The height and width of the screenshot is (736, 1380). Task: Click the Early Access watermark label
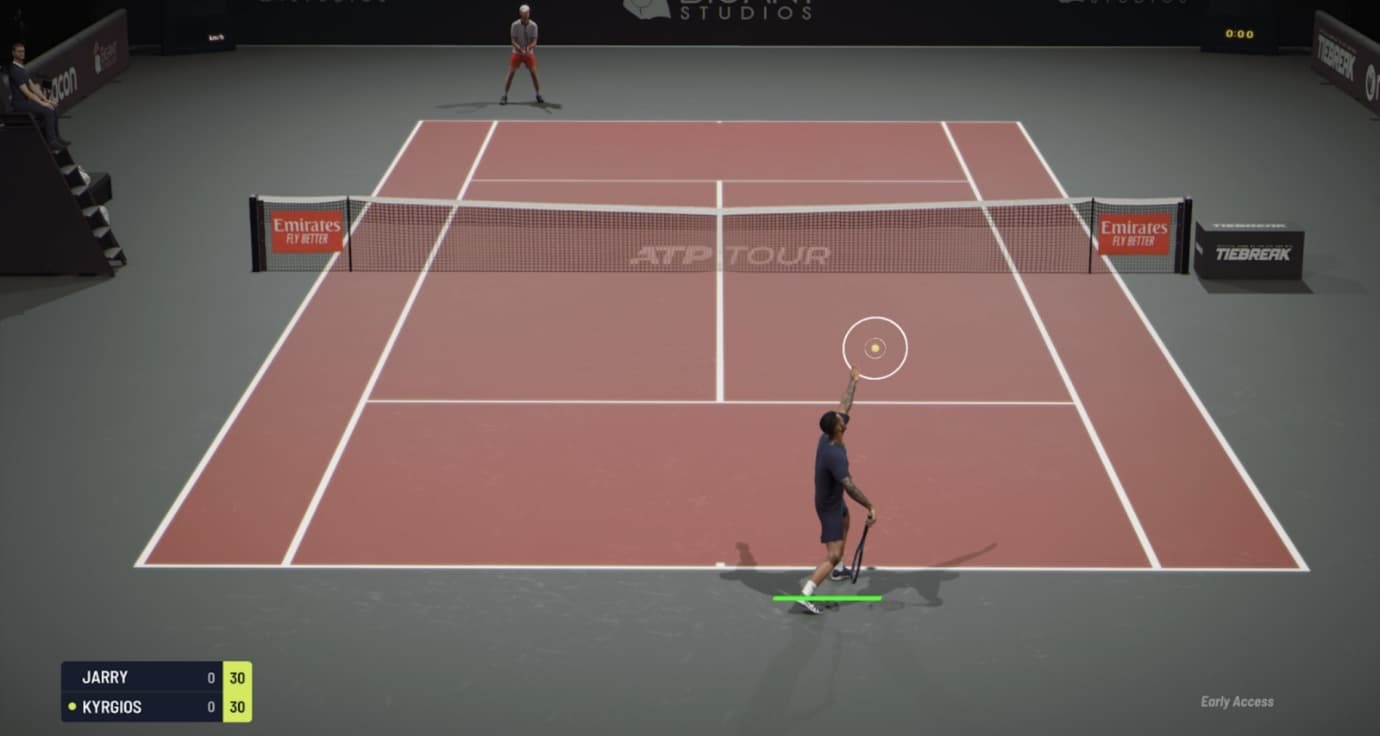(x=1238, y=703)
